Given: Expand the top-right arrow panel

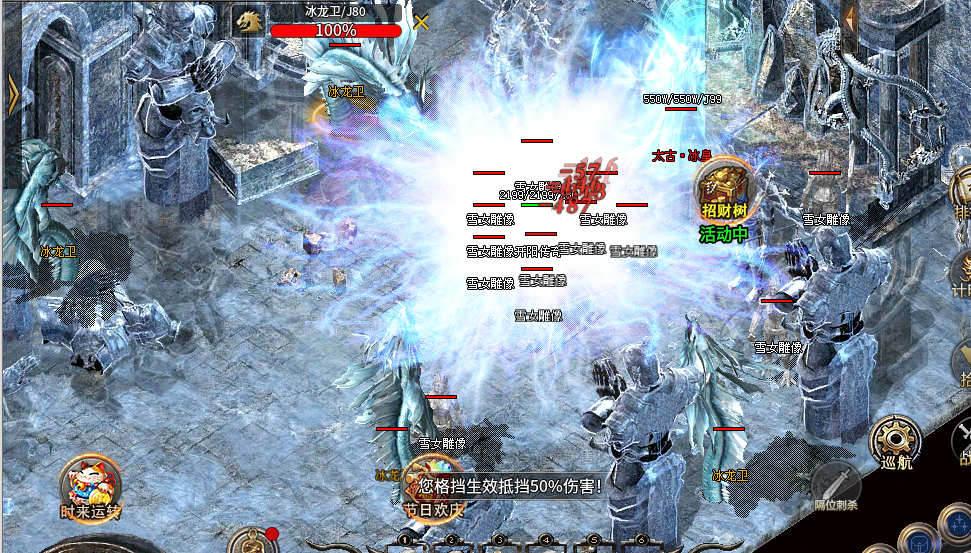Looking at the screenshot, I should (x=850, y=18).
